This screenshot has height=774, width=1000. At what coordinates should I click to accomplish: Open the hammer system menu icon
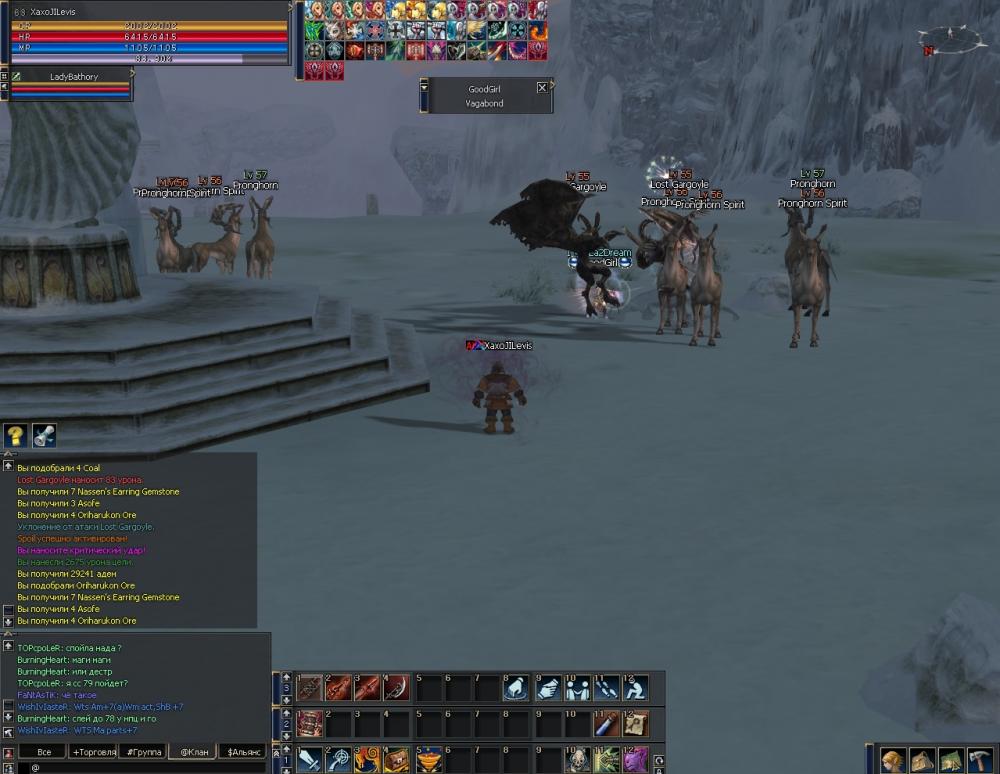tap(980, 760)
